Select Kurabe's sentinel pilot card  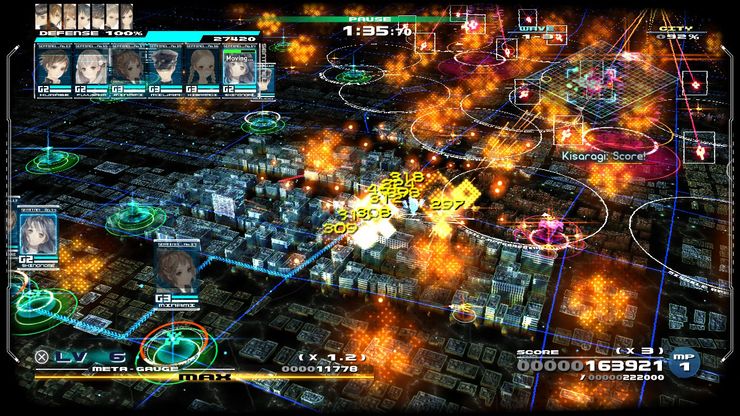[54, 74]
